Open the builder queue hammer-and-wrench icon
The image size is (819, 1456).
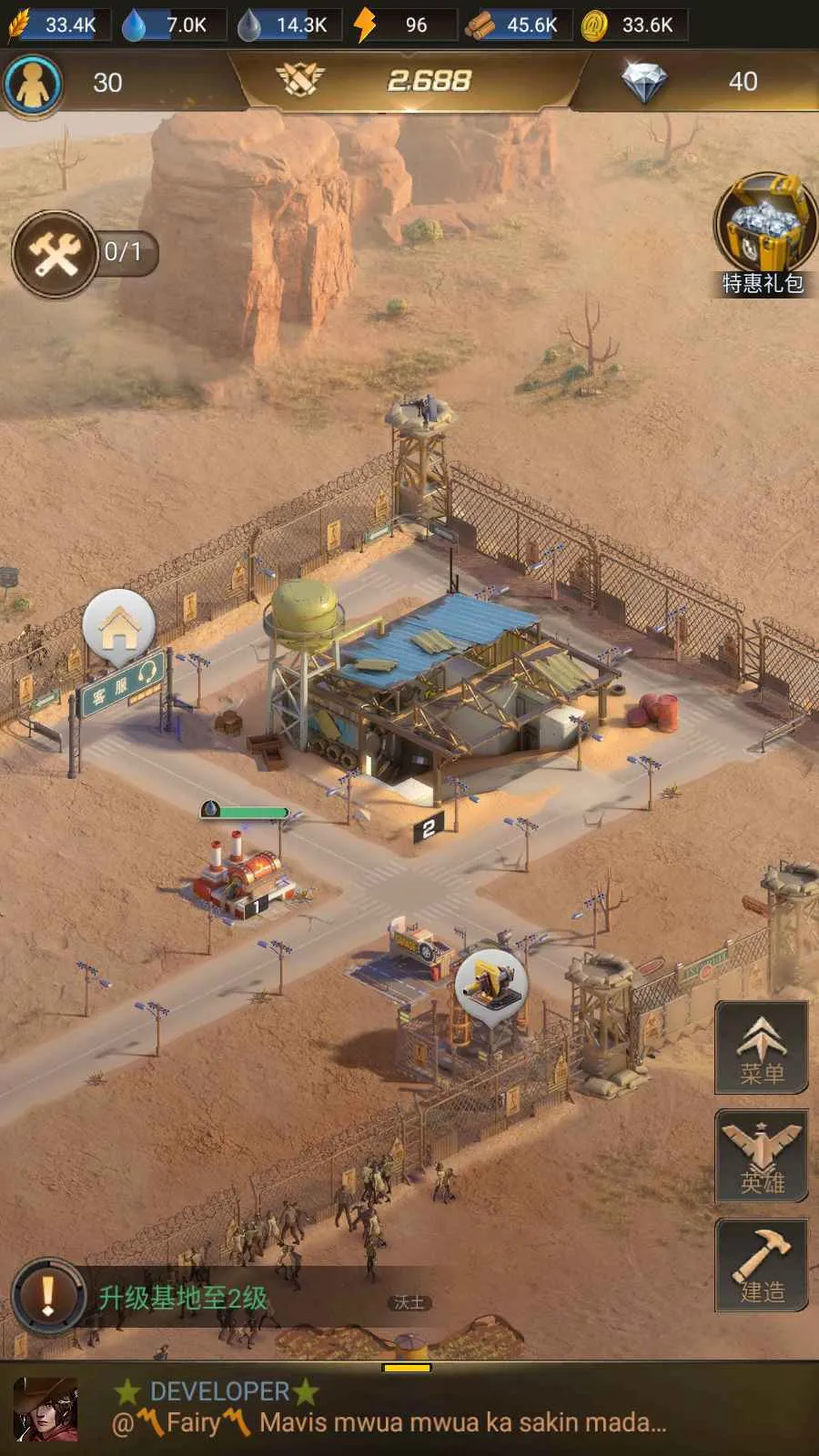click(x=56, y=254)
